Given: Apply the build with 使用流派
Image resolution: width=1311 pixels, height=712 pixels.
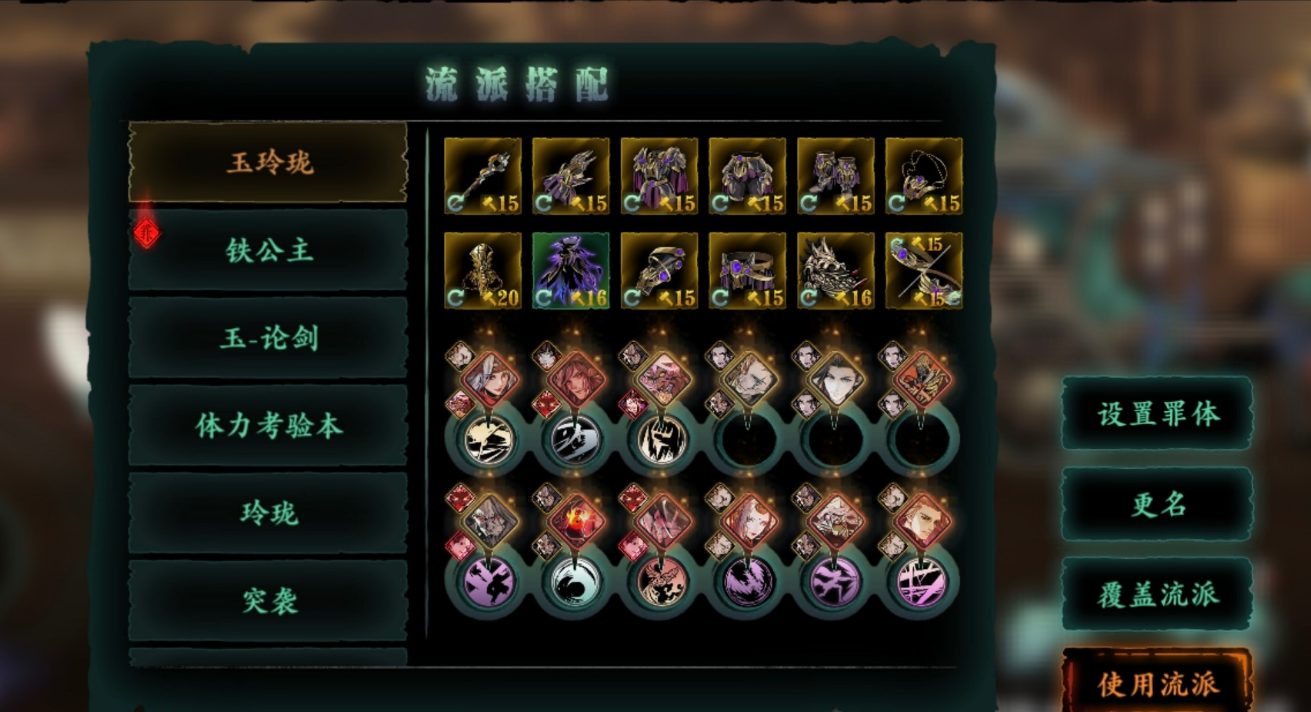Looking at the screenshot, I should click(x=1157, y=683).
